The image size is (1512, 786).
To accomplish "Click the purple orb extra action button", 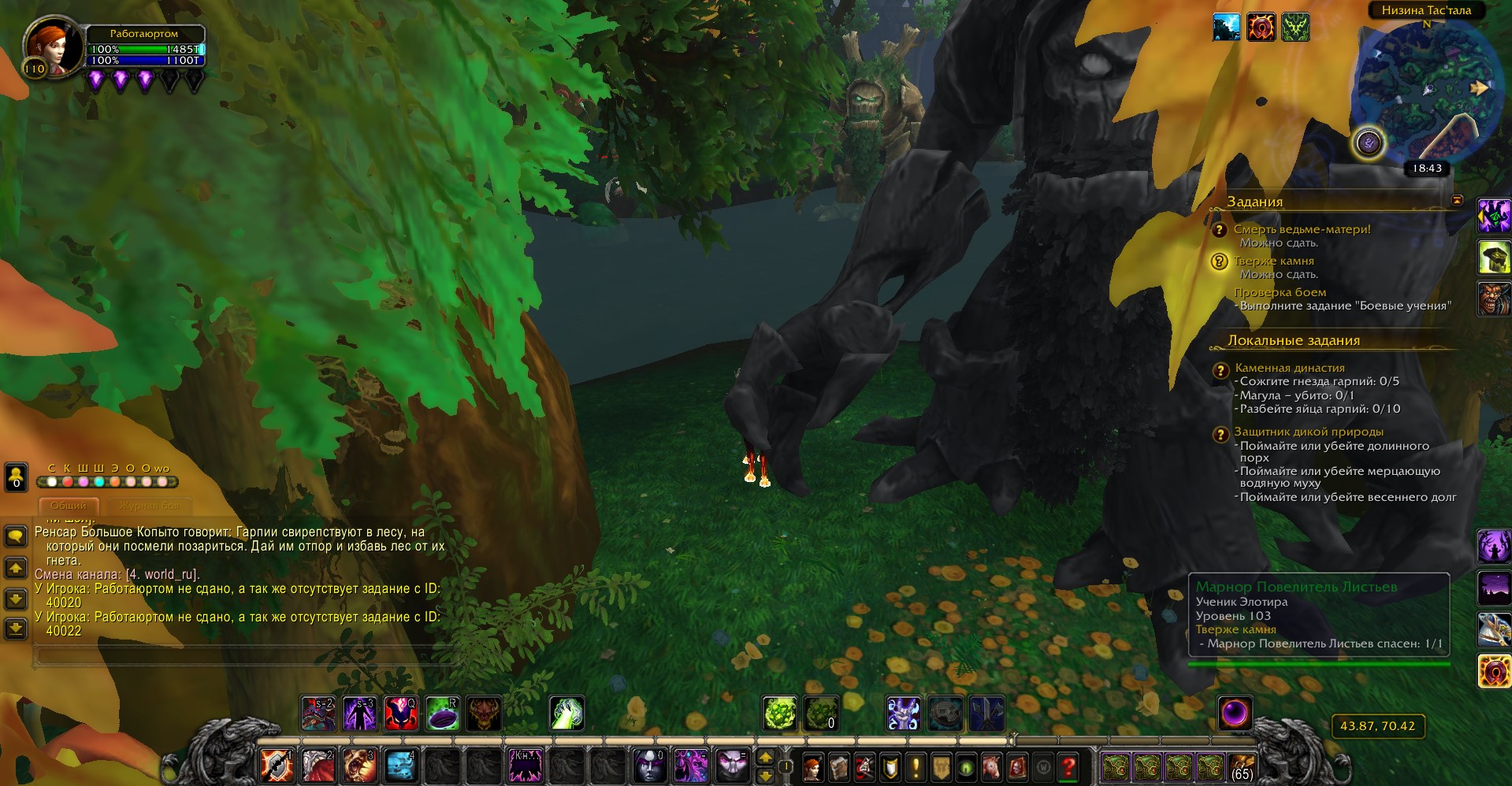I will (1235, 714).
